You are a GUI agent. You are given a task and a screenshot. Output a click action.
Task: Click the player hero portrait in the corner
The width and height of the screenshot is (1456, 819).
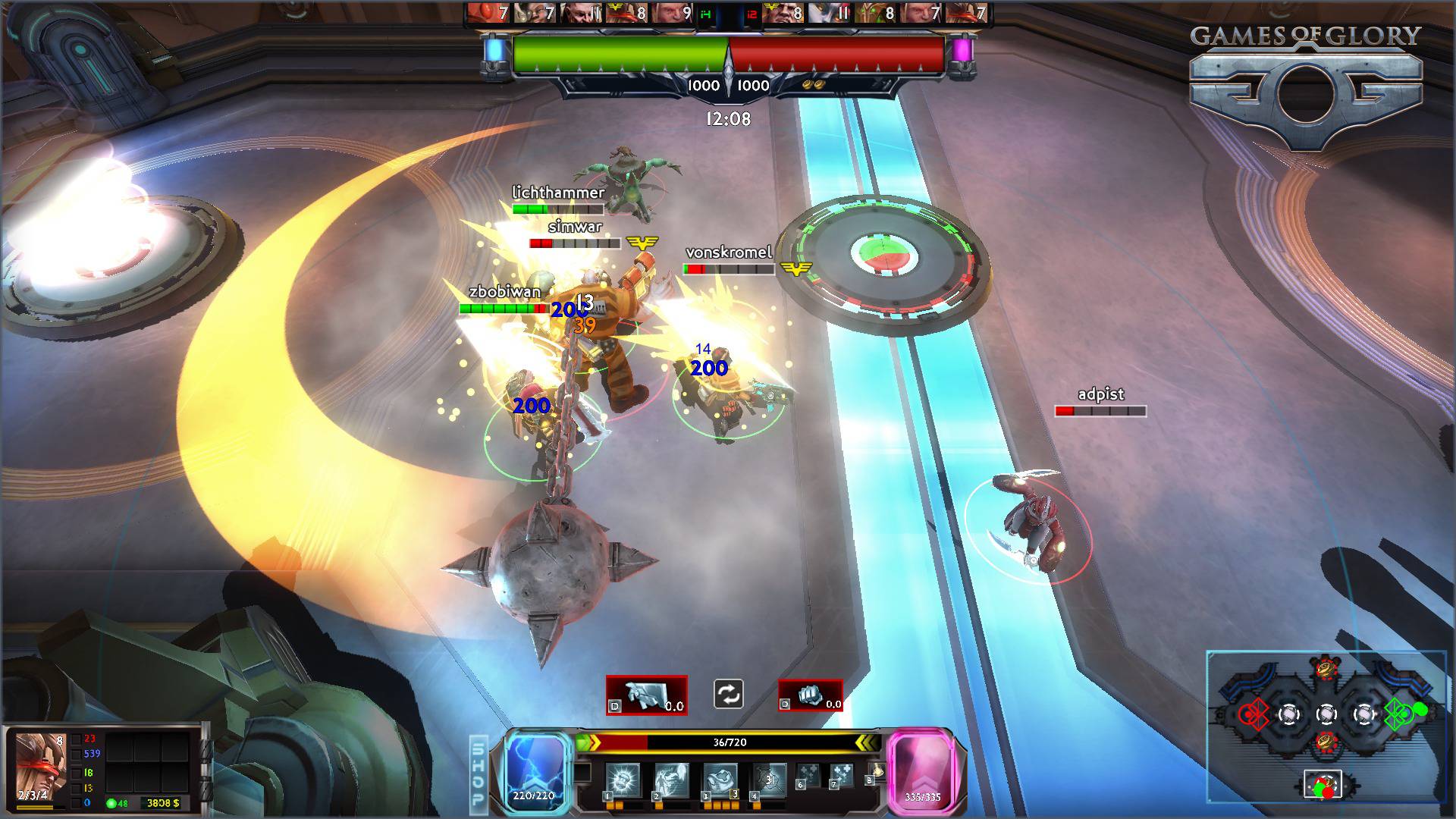[41, 766]
